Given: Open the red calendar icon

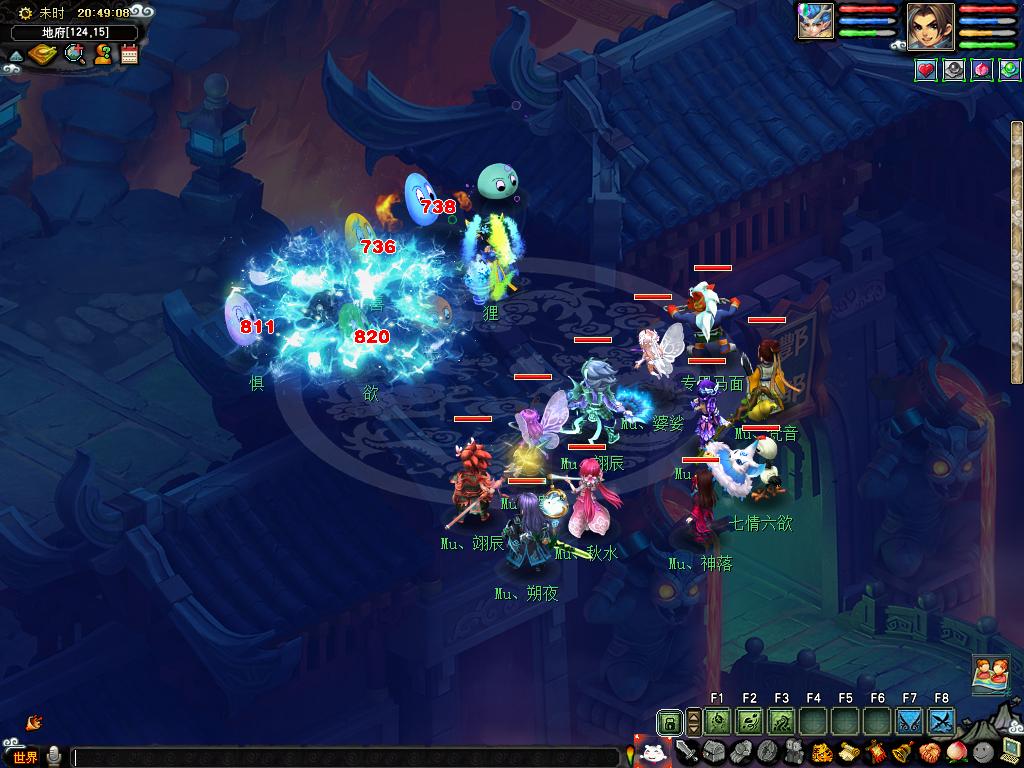Looking at the screenshot, I should [x=129, y=54].
